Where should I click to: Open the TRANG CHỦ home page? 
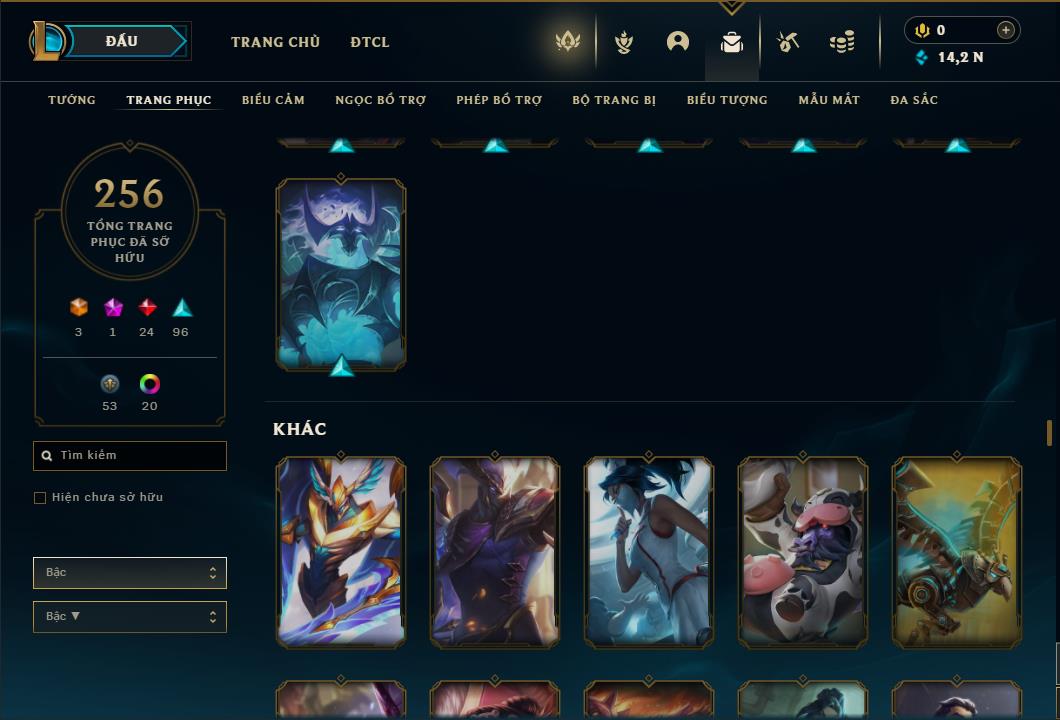[x=275, y=42]
